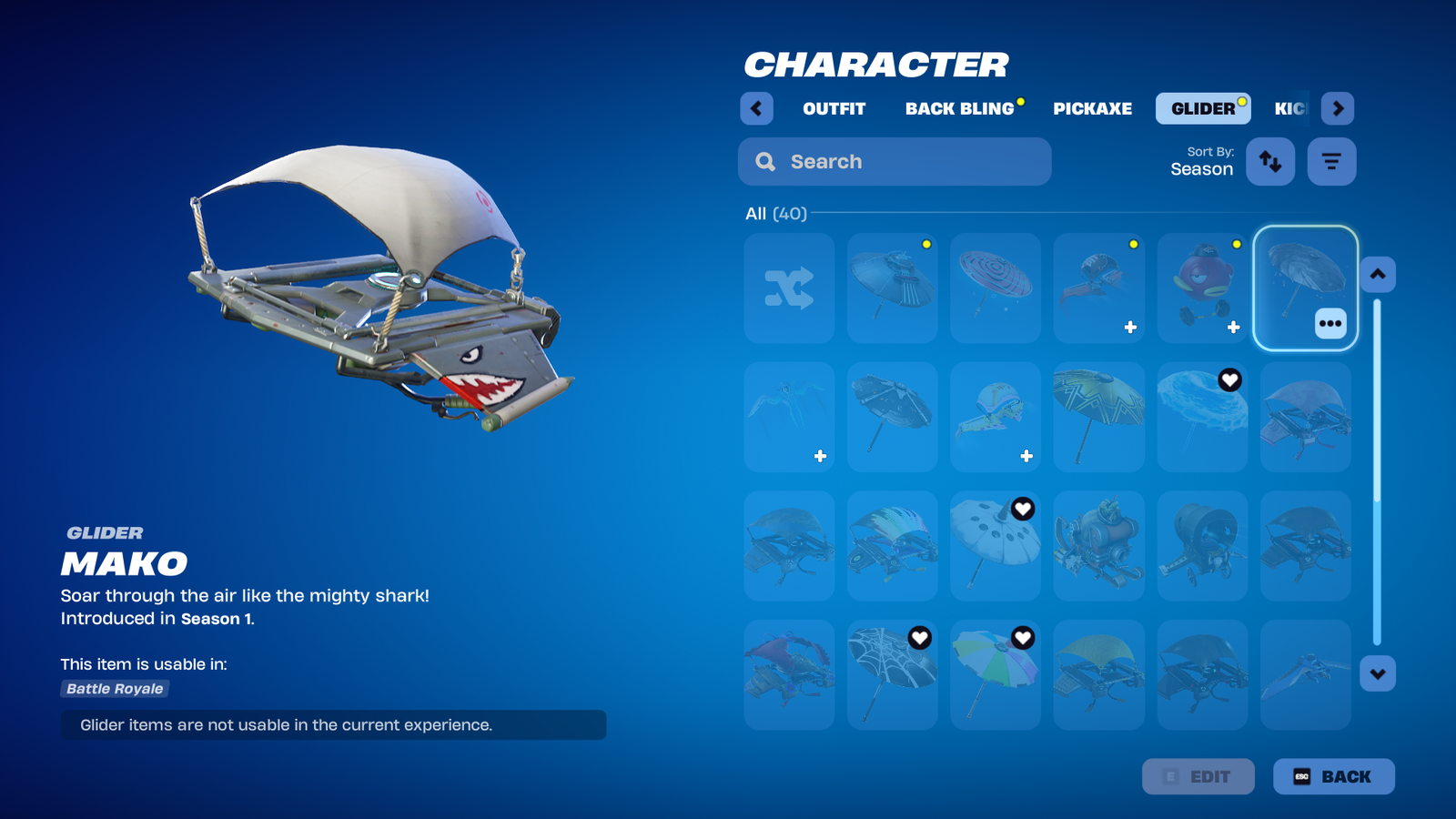Open the Back Bling tab

(x=959, y=108)
